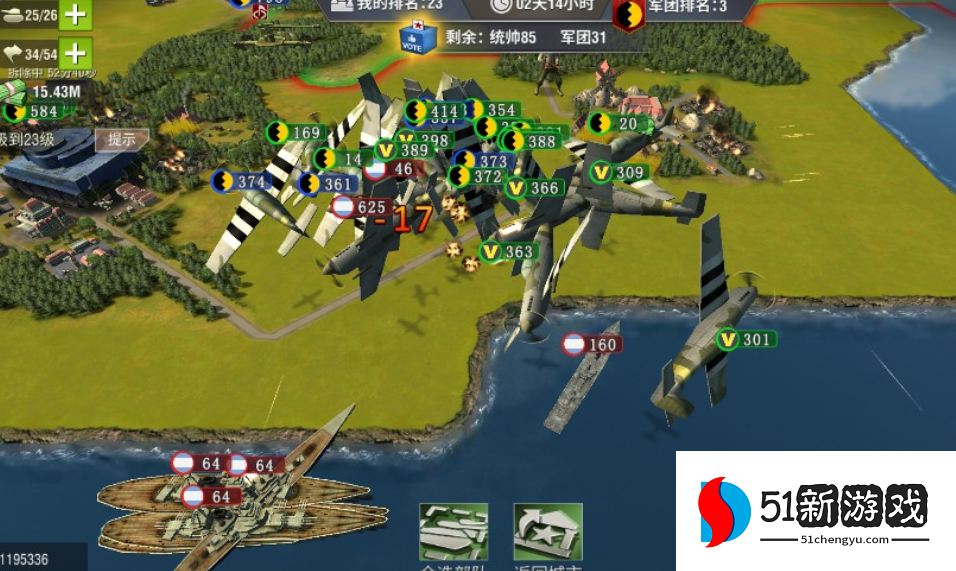Add more aircraft capacity with plus button
956x571 pixels.
pos(76,52)
